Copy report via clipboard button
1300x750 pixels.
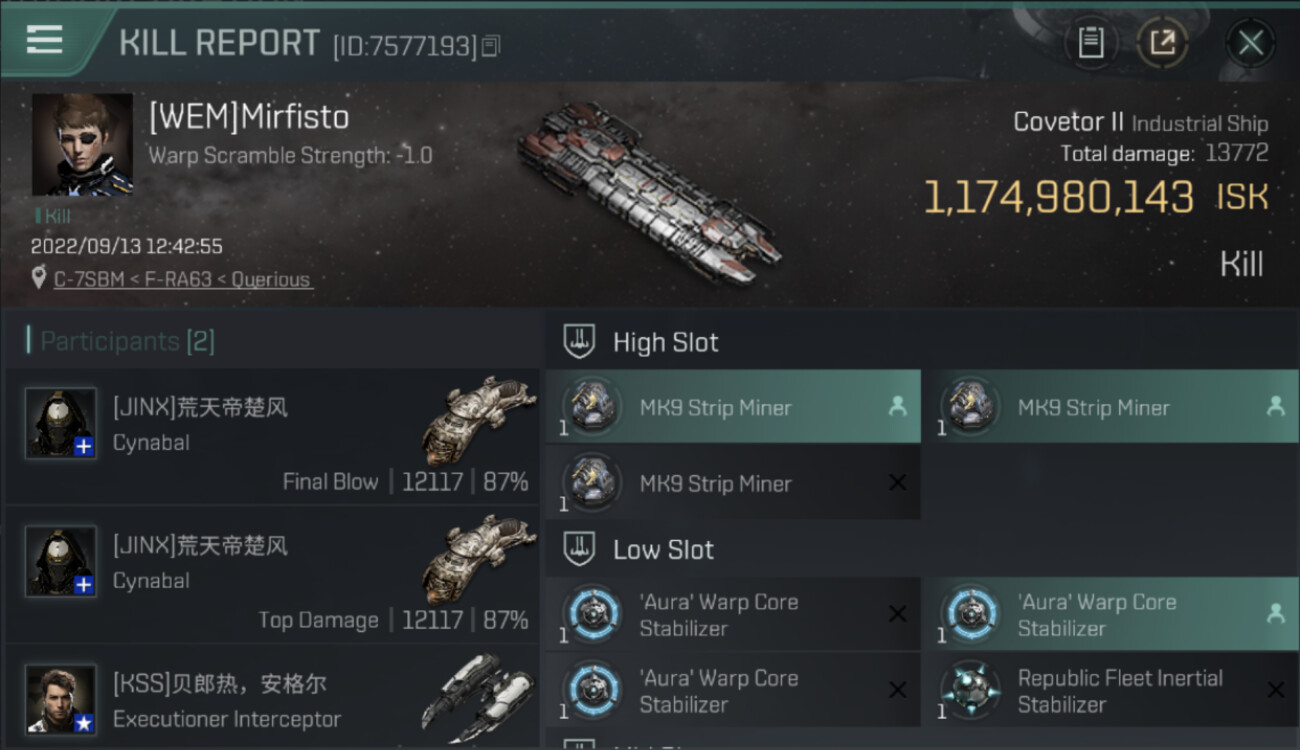tap(1090, 43)
